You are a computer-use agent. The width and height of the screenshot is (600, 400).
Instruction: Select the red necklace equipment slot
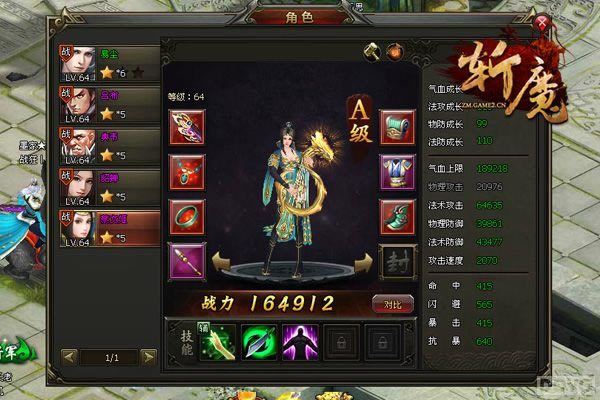tap(187, 172)
